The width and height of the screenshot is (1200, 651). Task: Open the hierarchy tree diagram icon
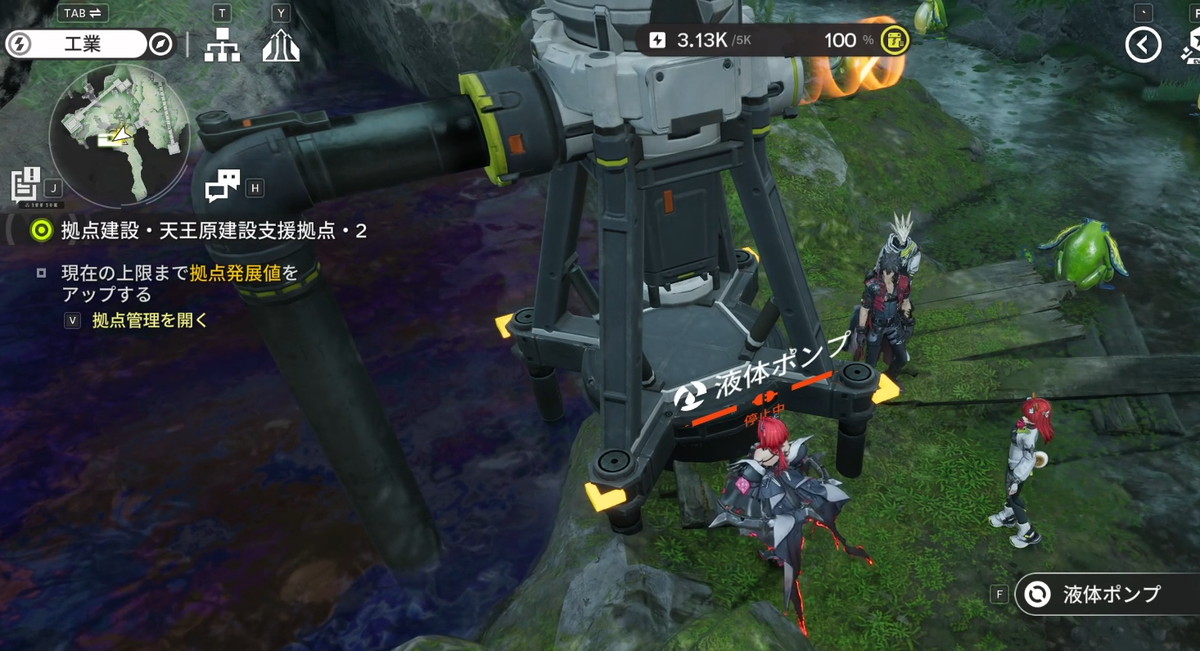pyautogui.click(x=221, y=44)
